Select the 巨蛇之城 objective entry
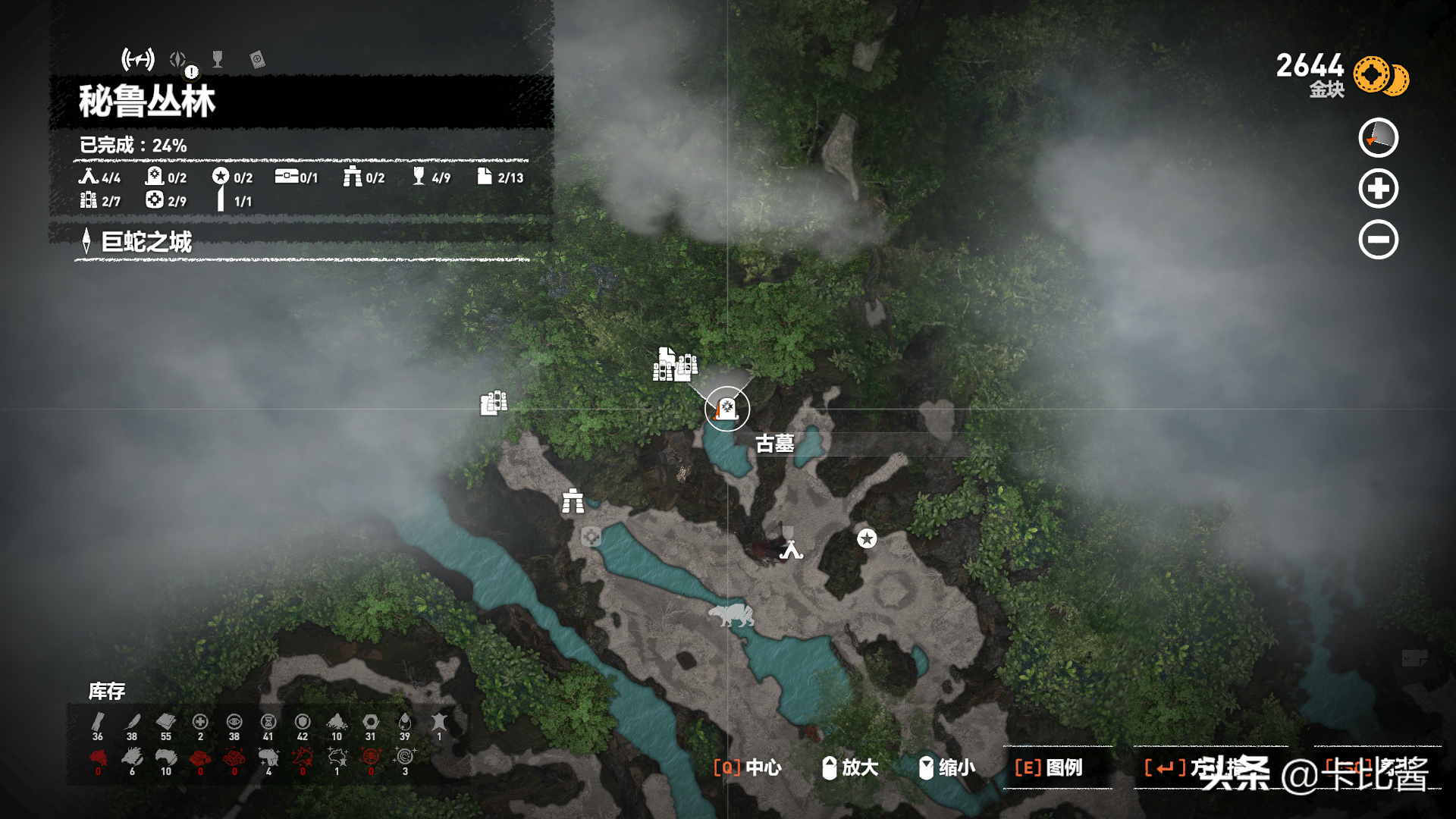This screenshot has width=1456, height=819. (x=146, y=242)
